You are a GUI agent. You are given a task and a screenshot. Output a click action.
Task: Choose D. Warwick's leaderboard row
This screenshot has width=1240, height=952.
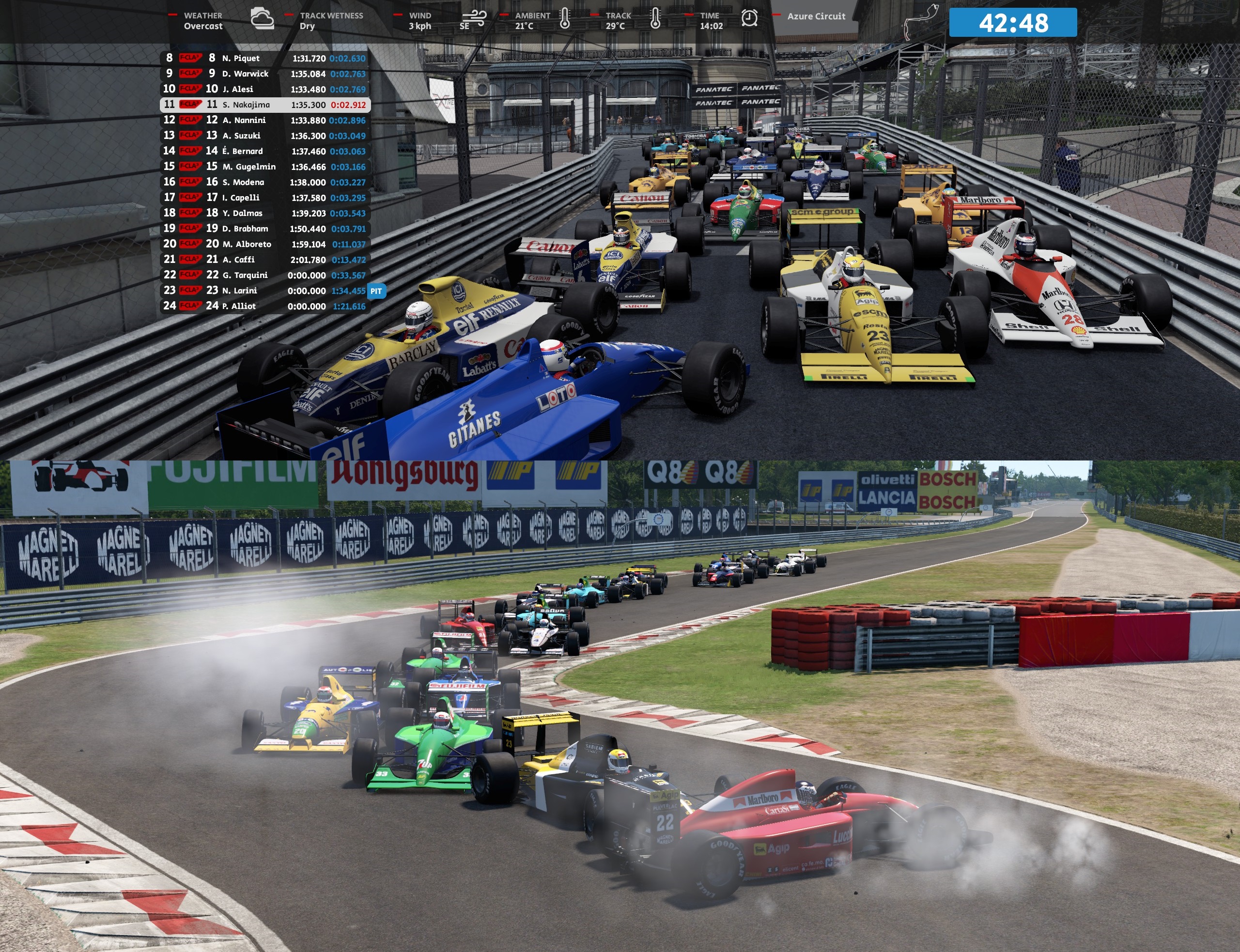coord(265,74)
